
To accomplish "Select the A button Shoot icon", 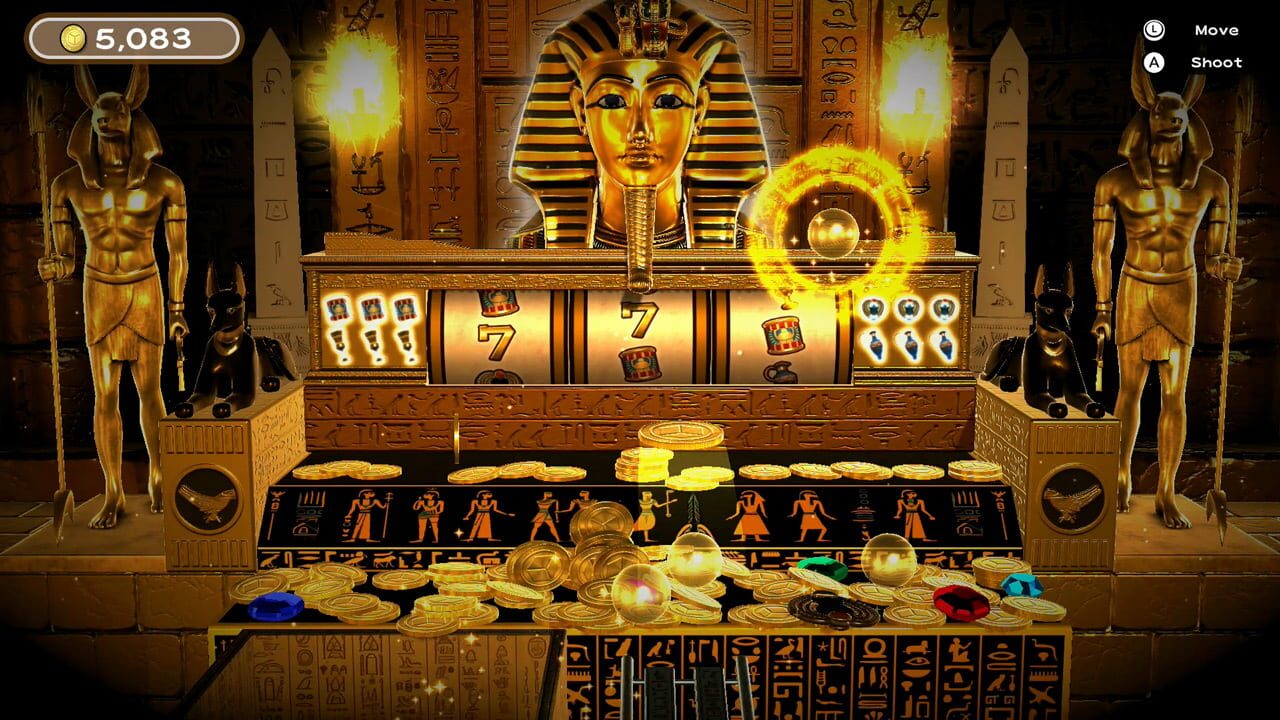I will click(1152, 62).
